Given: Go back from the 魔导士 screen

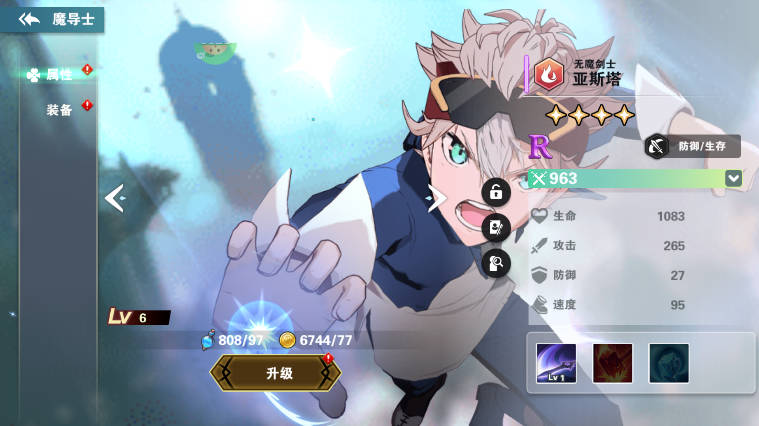Looking at the screenshot, I should click(x=28, y=19).
